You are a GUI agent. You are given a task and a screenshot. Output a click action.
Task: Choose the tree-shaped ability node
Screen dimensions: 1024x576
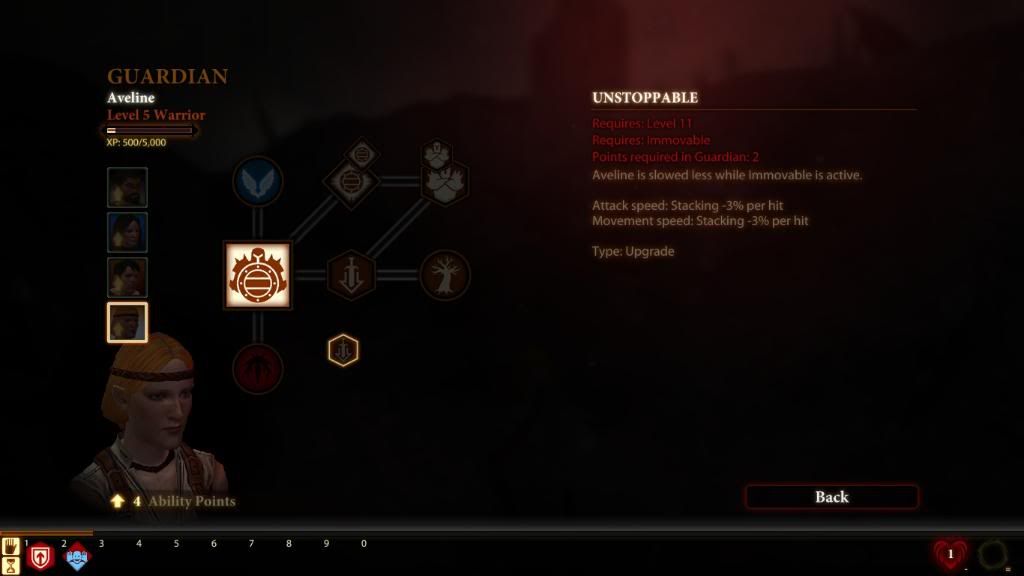pyautogui.click(x=444, y=275)
